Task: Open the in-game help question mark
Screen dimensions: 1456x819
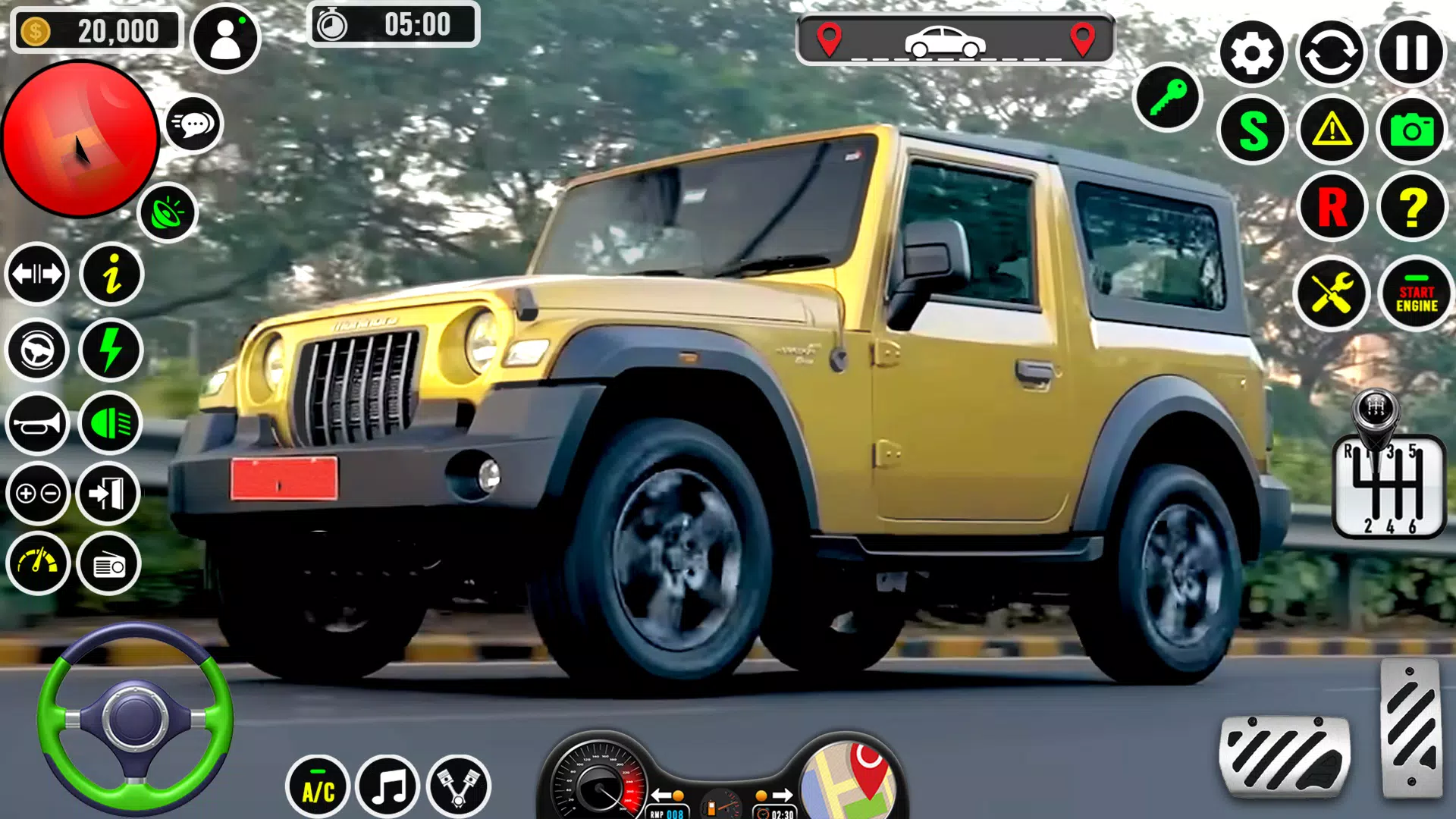Action: coord(1412,206)
